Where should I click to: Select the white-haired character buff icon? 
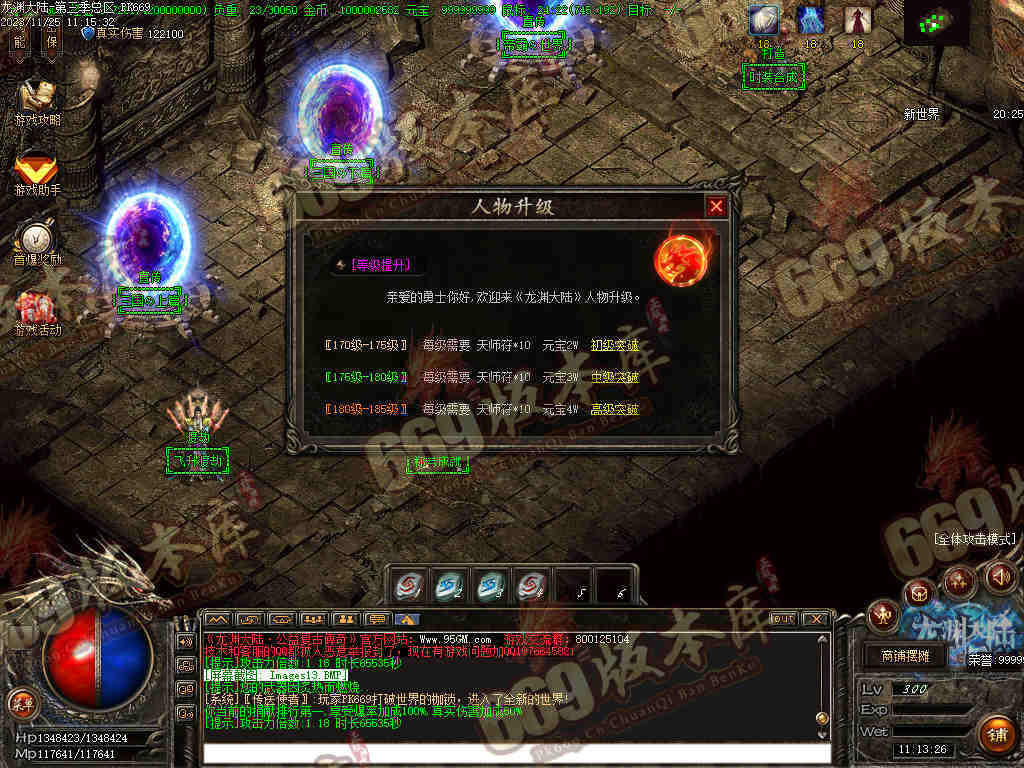(x=764, y=19)
